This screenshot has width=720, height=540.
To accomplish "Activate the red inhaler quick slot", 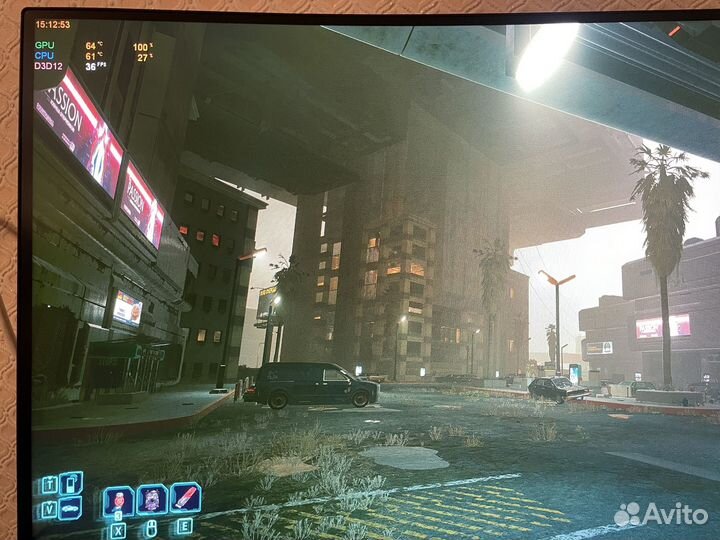I will click(x=118, y=500).
